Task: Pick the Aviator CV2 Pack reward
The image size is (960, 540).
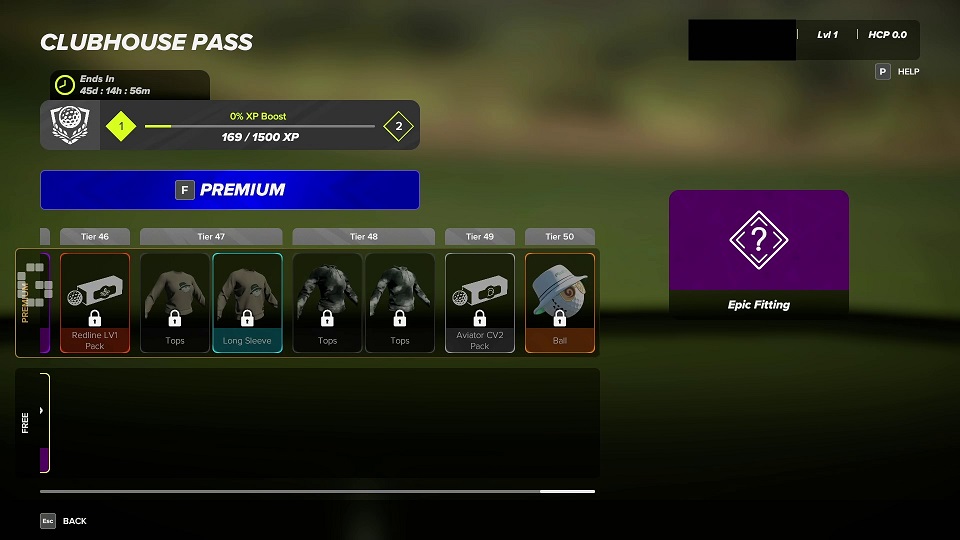Action: pyautogui.click(x=480, y=302)
